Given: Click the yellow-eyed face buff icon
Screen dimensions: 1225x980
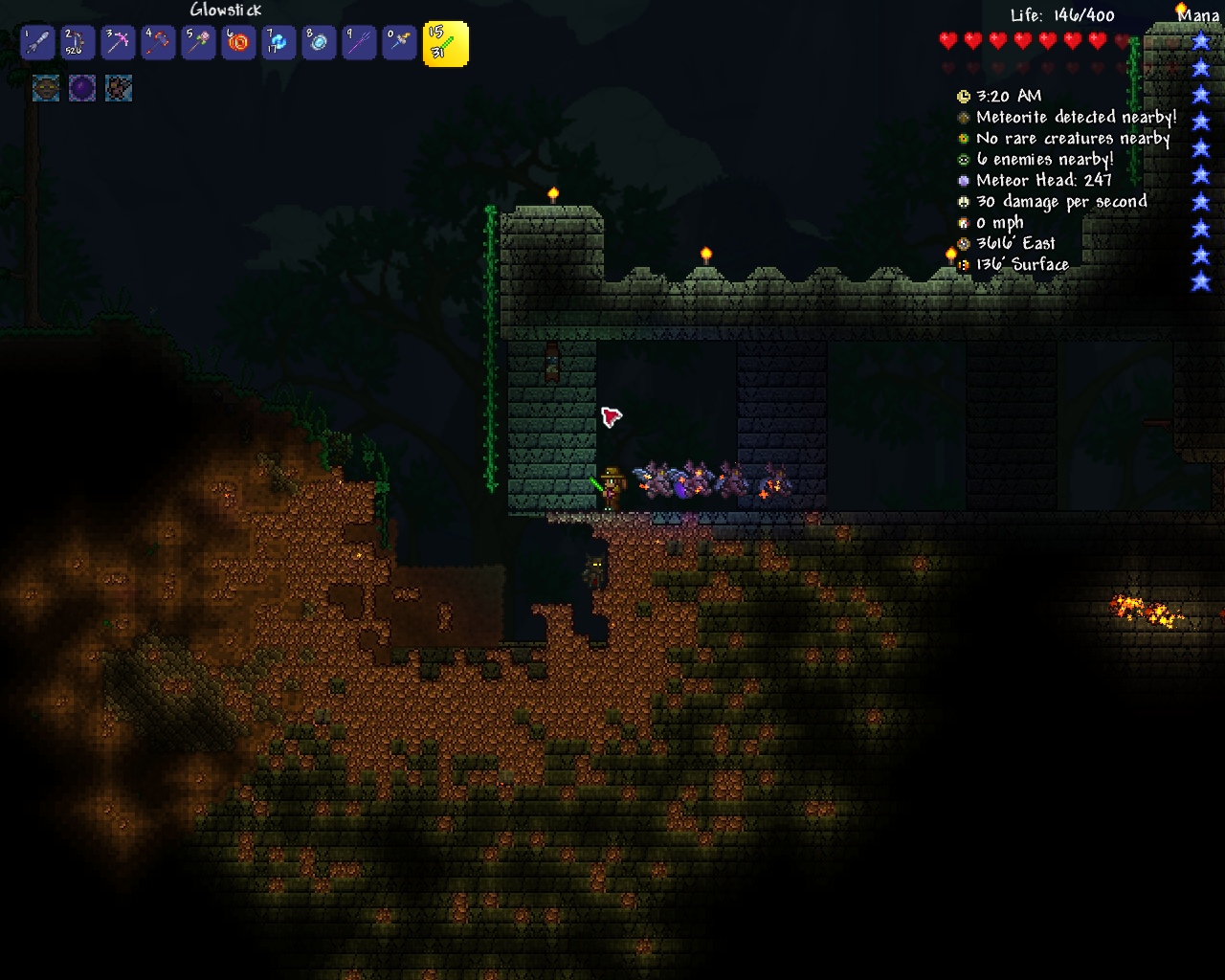Looking at the screenshot, I should pos(46,88).
